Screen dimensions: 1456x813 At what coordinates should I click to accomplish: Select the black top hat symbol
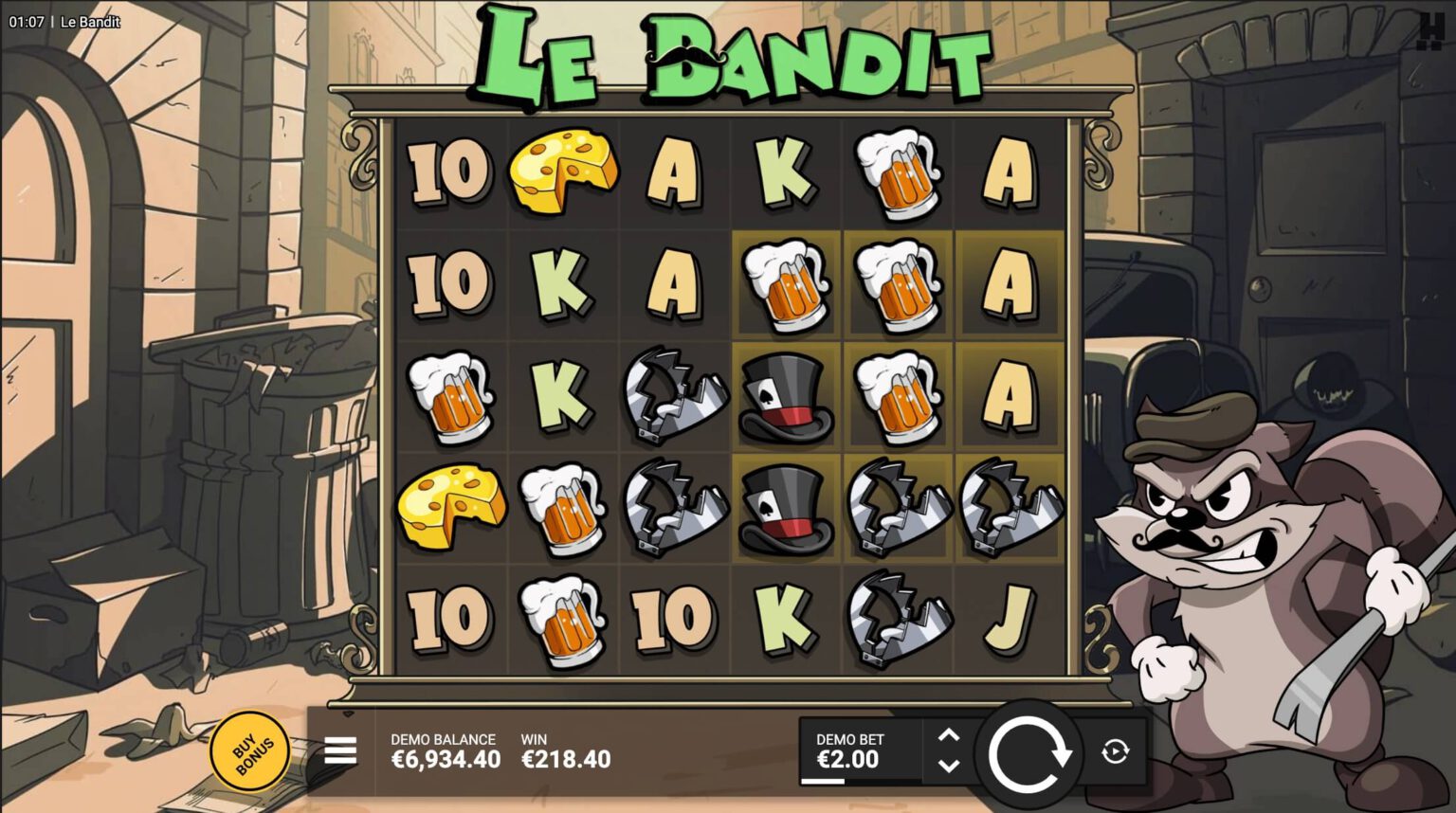point(787,396)
